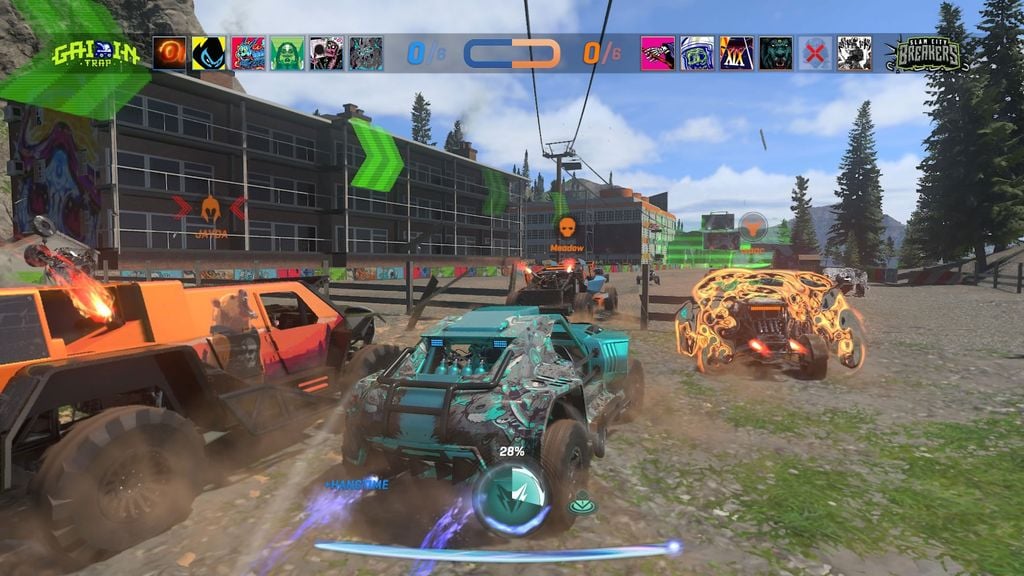Select the black and white sketch avatar
1024x576 pixels.
click(854, 53)
